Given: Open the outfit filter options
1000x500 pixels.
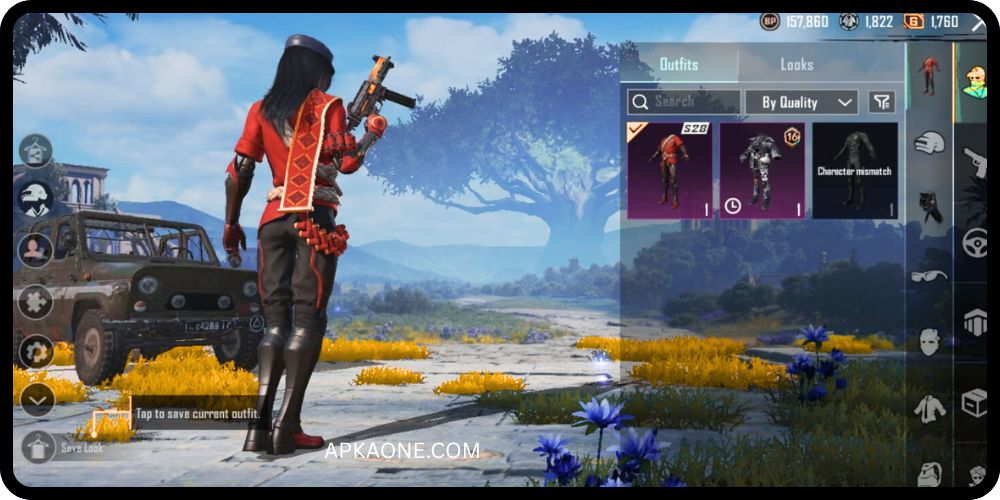Looking at the screenshot, I should pos(881,102).
